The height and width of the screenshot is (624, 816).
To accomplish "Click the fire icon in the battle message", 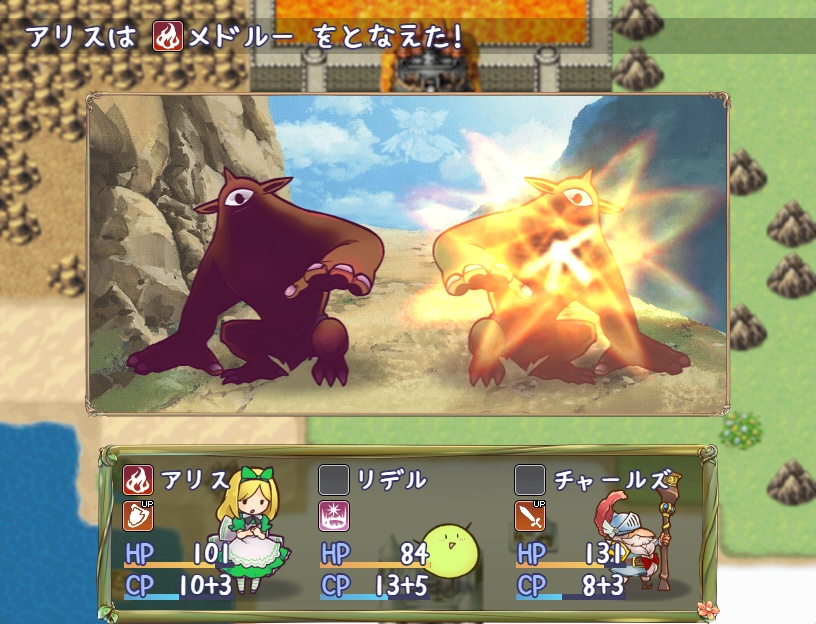I will click(x=166, y=38).
